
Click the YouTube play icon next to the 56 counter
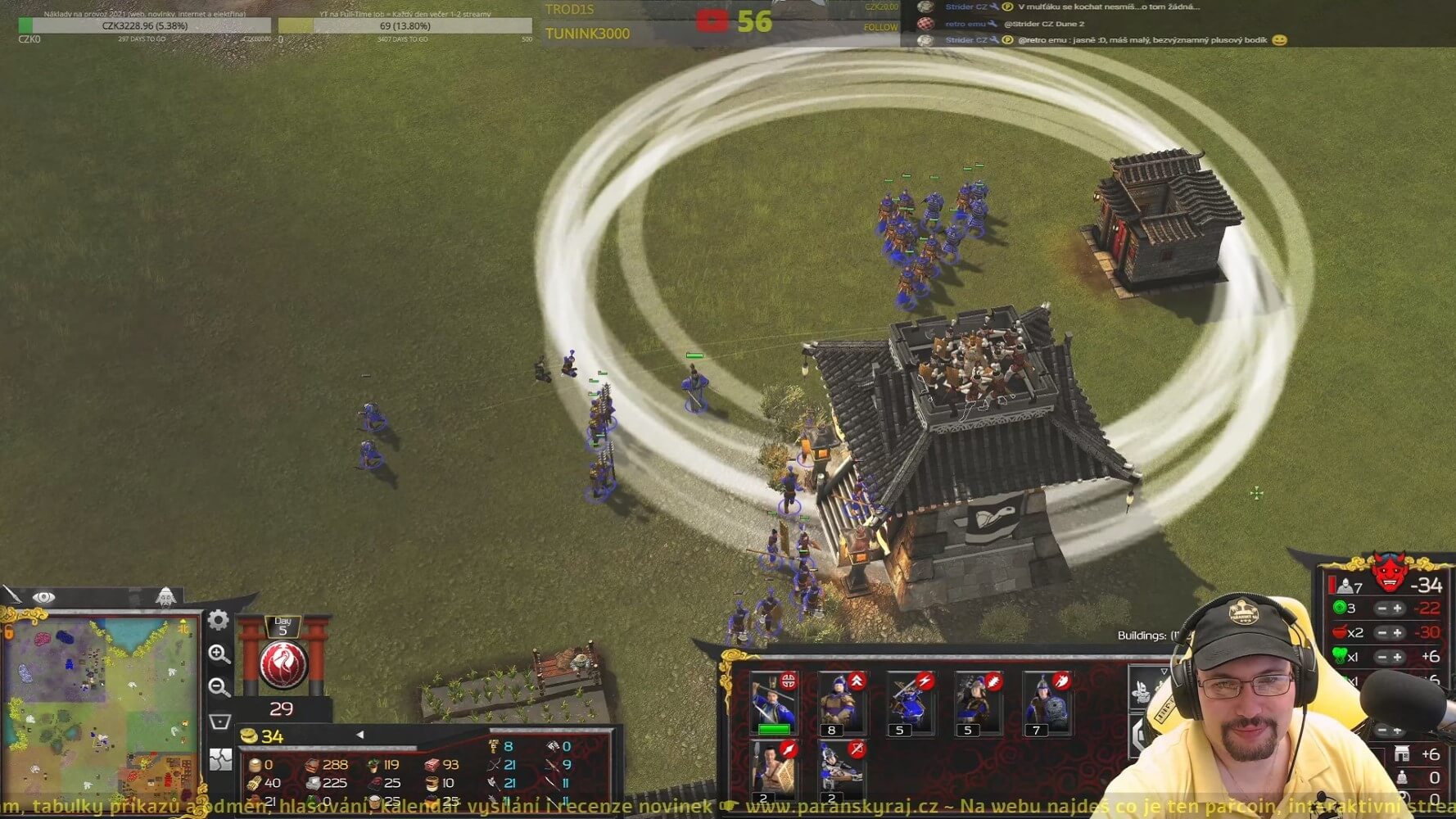pyautogui.click(x=714, y=16)
